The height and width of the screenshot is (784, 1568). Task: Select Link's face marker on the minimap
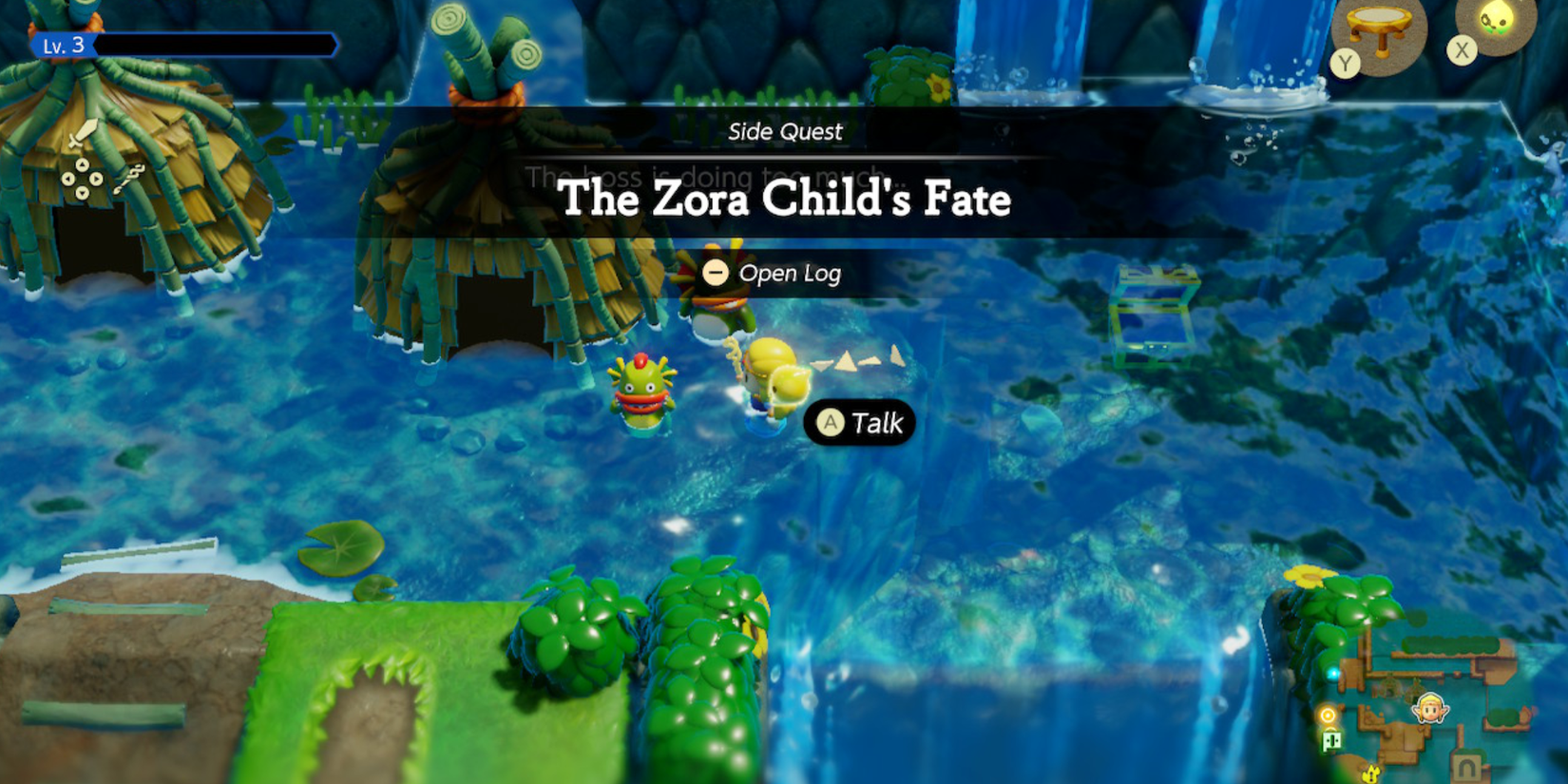[x=1430, y=708]
